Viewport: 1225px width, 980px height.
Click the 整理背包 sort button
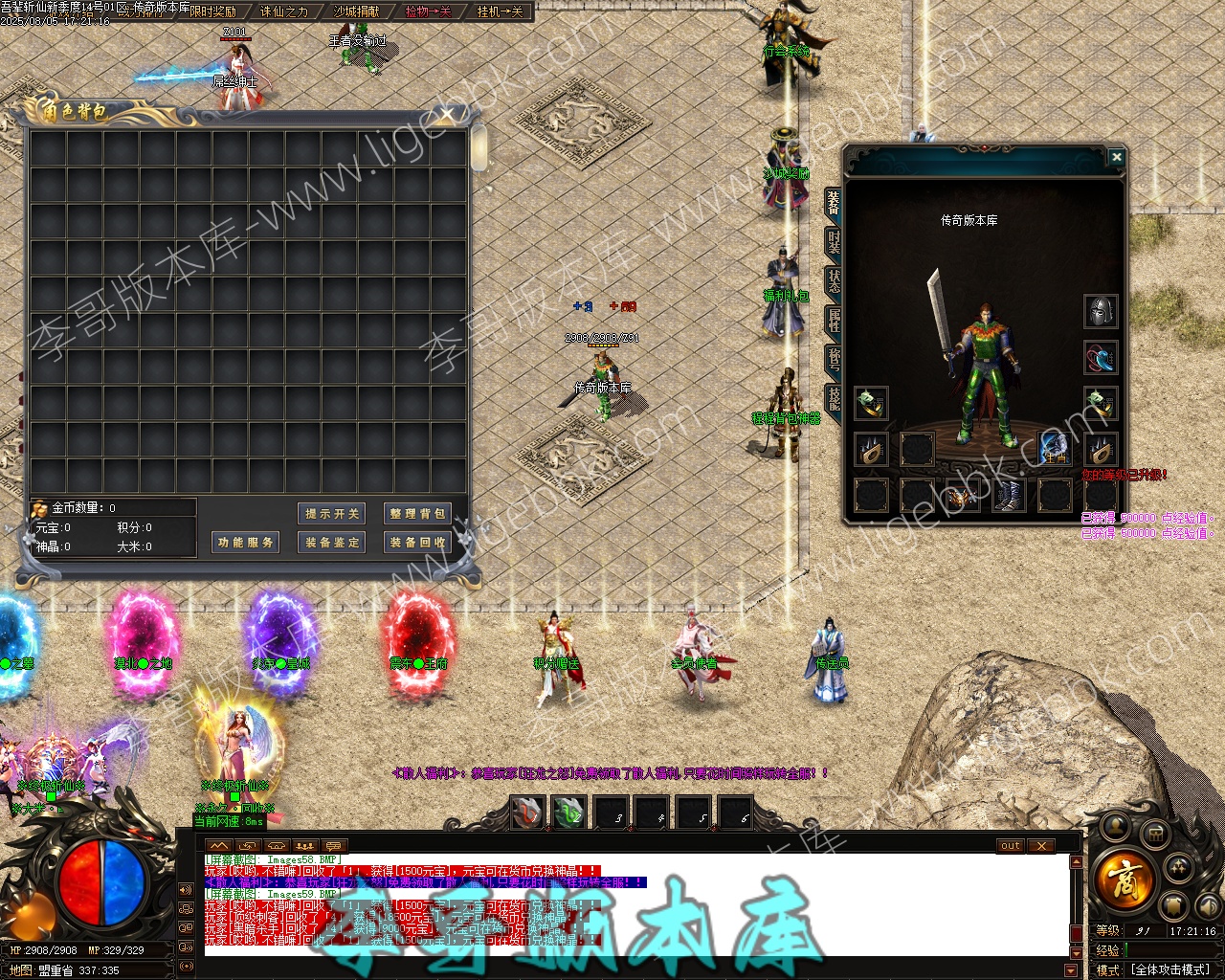(x=416, y=514)
